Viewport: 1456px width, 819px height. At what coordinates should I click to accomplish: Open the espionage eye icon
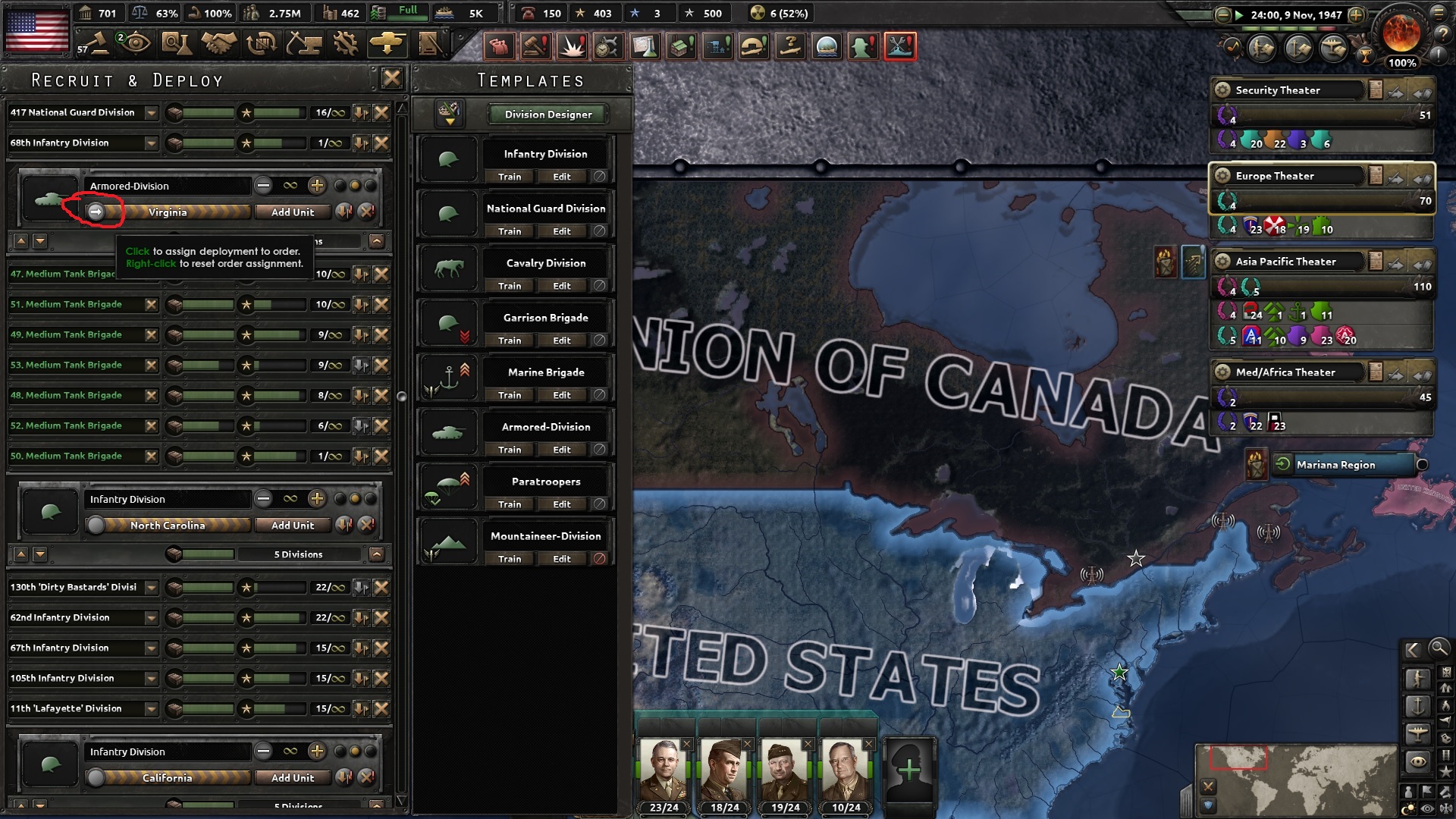click(136, 44)
